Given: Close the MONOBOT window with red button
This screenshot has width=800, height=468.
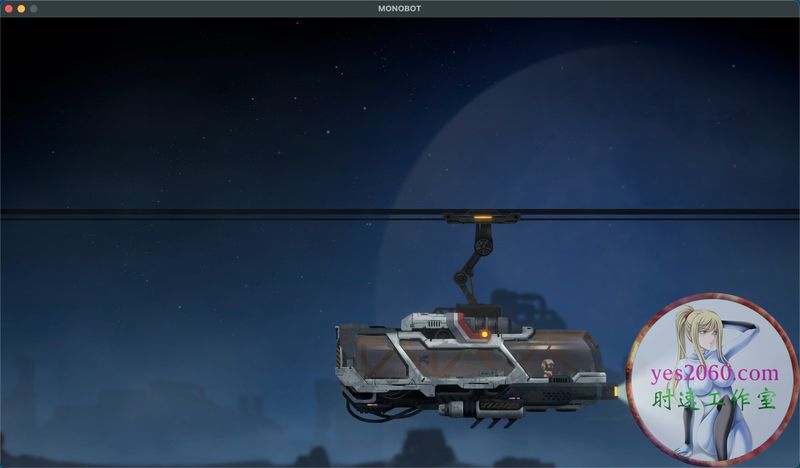Looking at the screenshot, I should [8, 8].
